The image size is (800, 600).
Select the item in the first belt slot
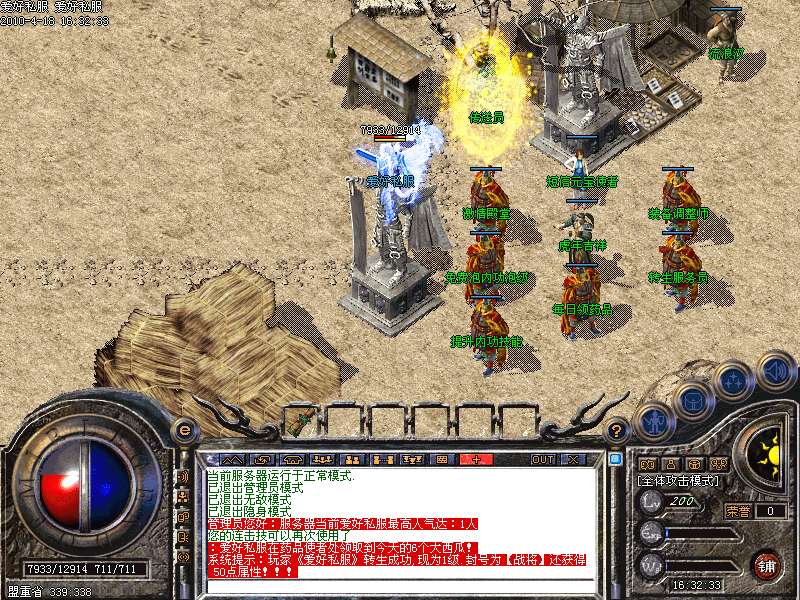[299, 421]
